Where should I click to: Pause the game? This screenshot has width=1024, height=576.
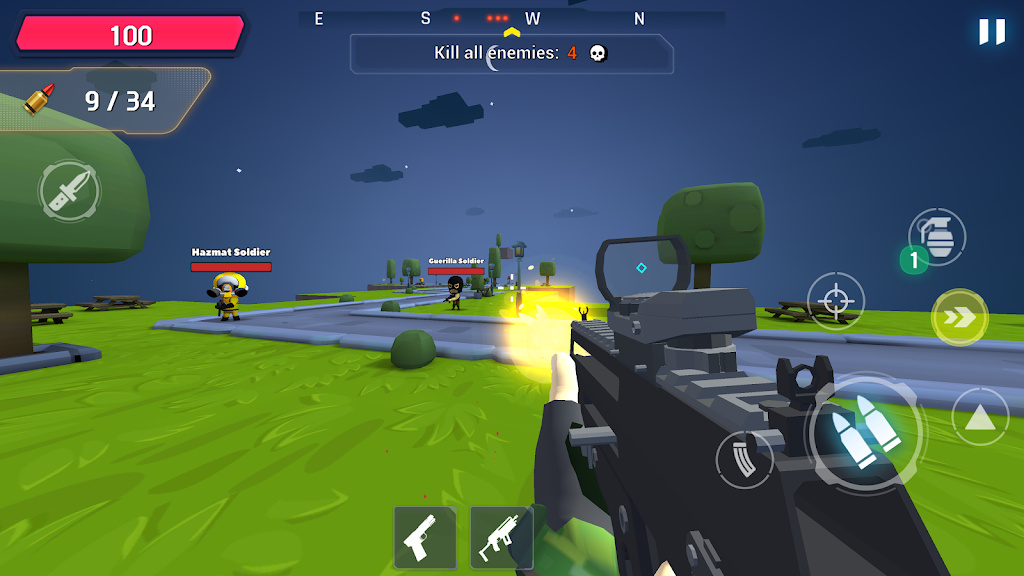click(991, 32)
